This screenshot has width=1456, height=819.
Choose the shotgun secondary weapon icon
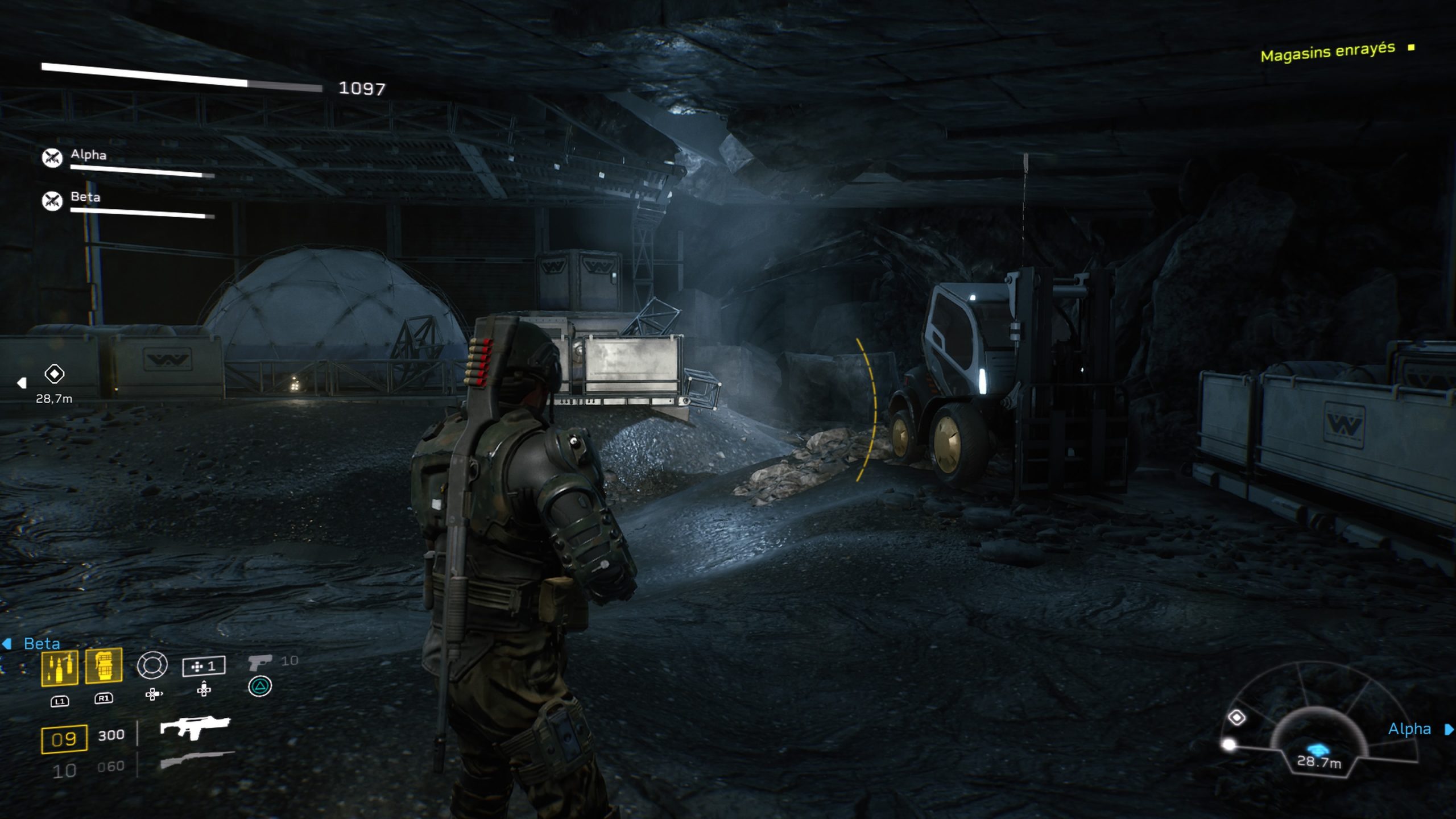click(196, 760)
